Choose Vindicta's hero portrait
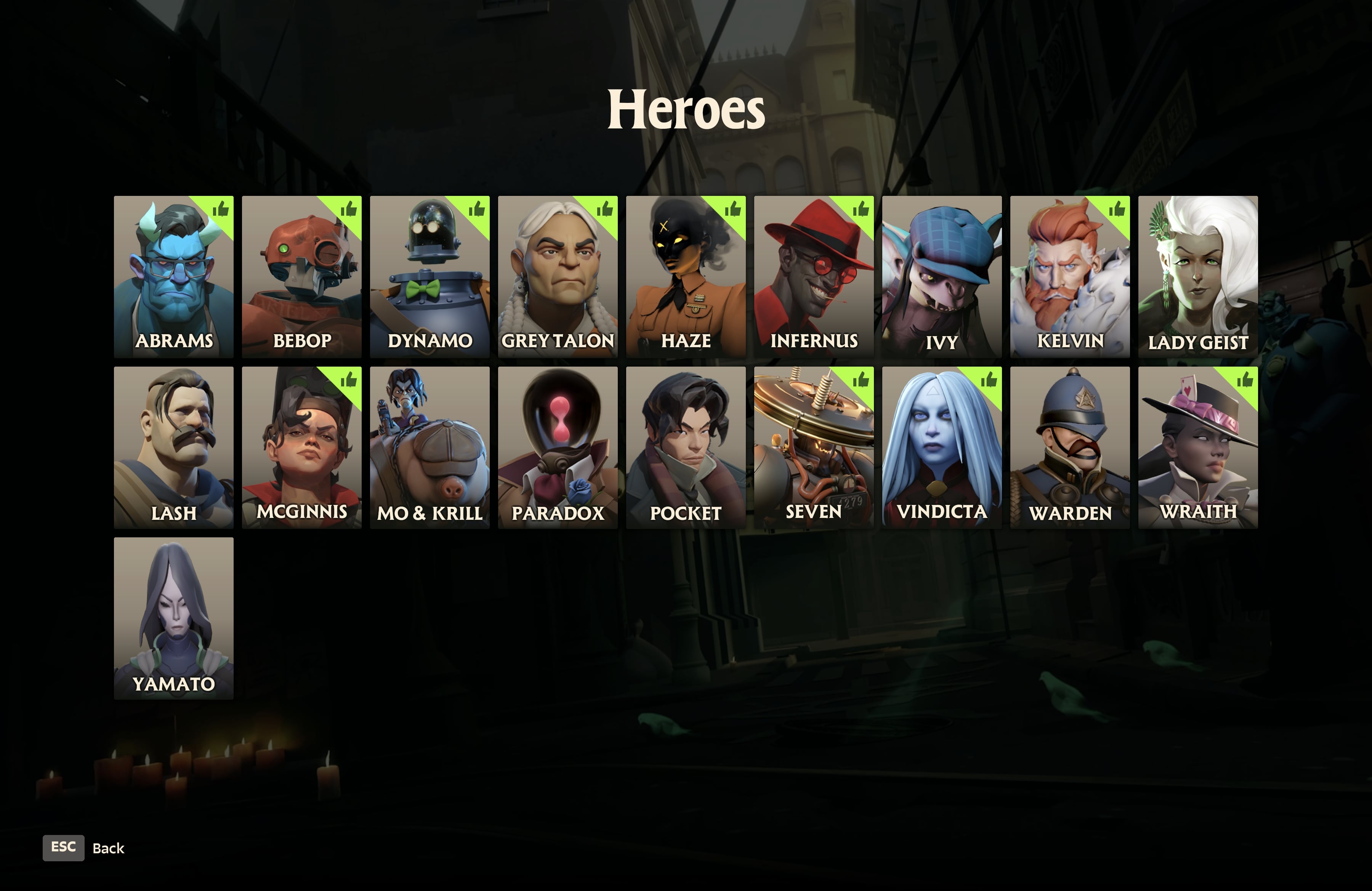1372x891 pixels. [x=941, y=447]
